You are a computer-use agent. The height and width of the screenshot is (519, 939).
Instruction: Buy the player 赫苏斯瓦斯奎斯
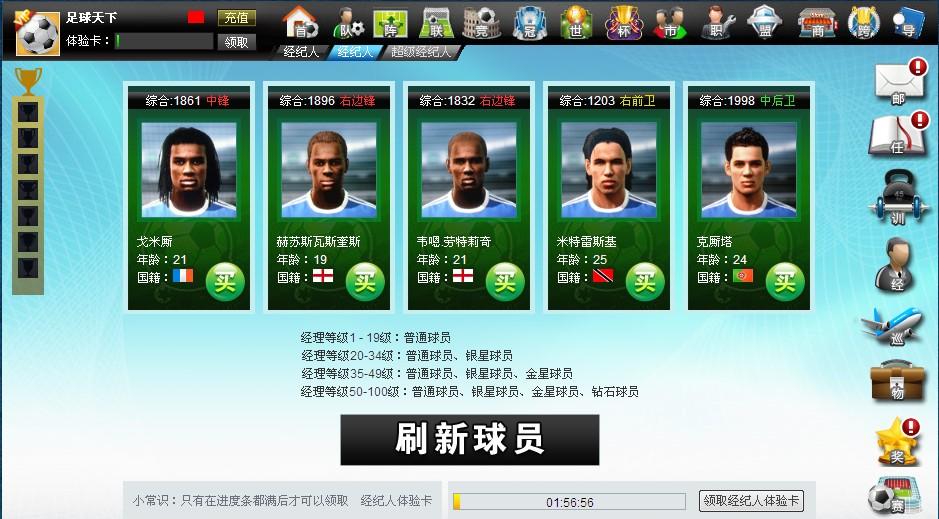tap(365, 279)
